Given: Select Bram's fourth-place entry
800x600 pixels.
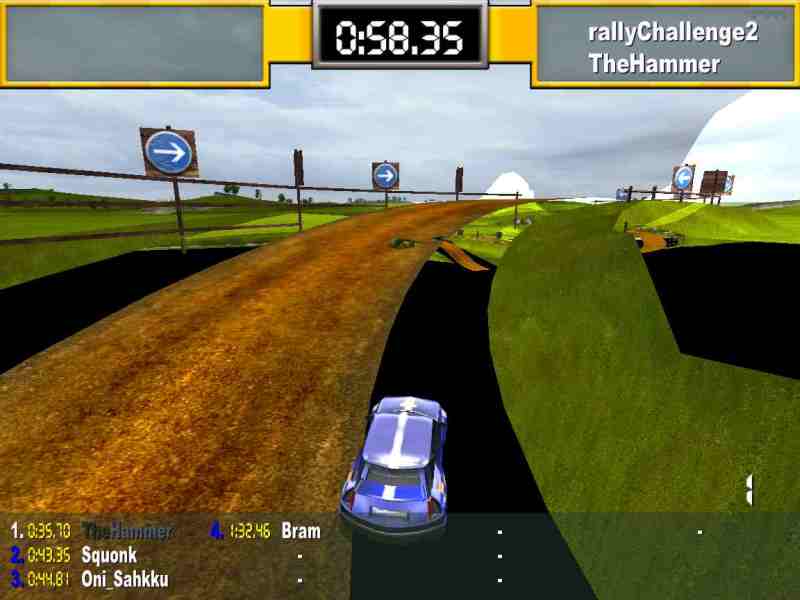Looking at the screenshot, I should point(301,531).
